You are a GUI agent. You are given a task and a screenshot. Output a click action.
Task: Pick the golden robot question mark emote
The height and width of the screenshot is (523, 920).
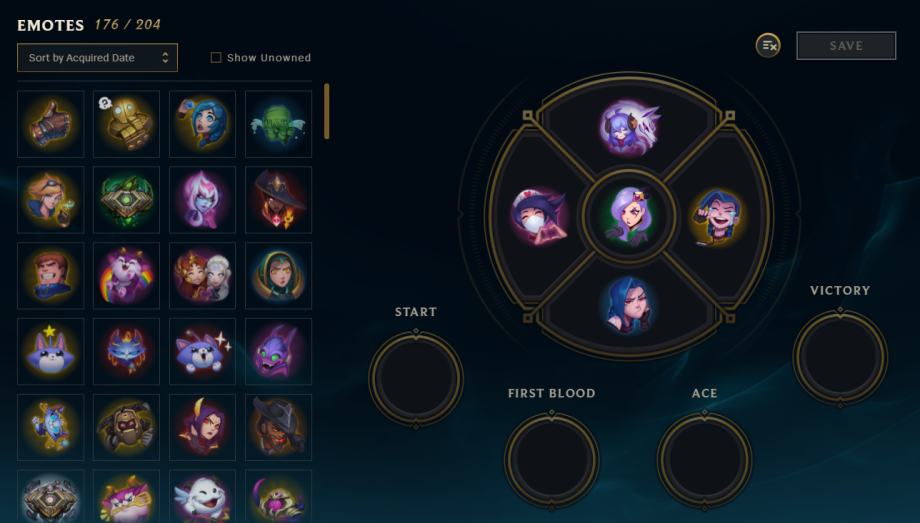tap(126, 124)
